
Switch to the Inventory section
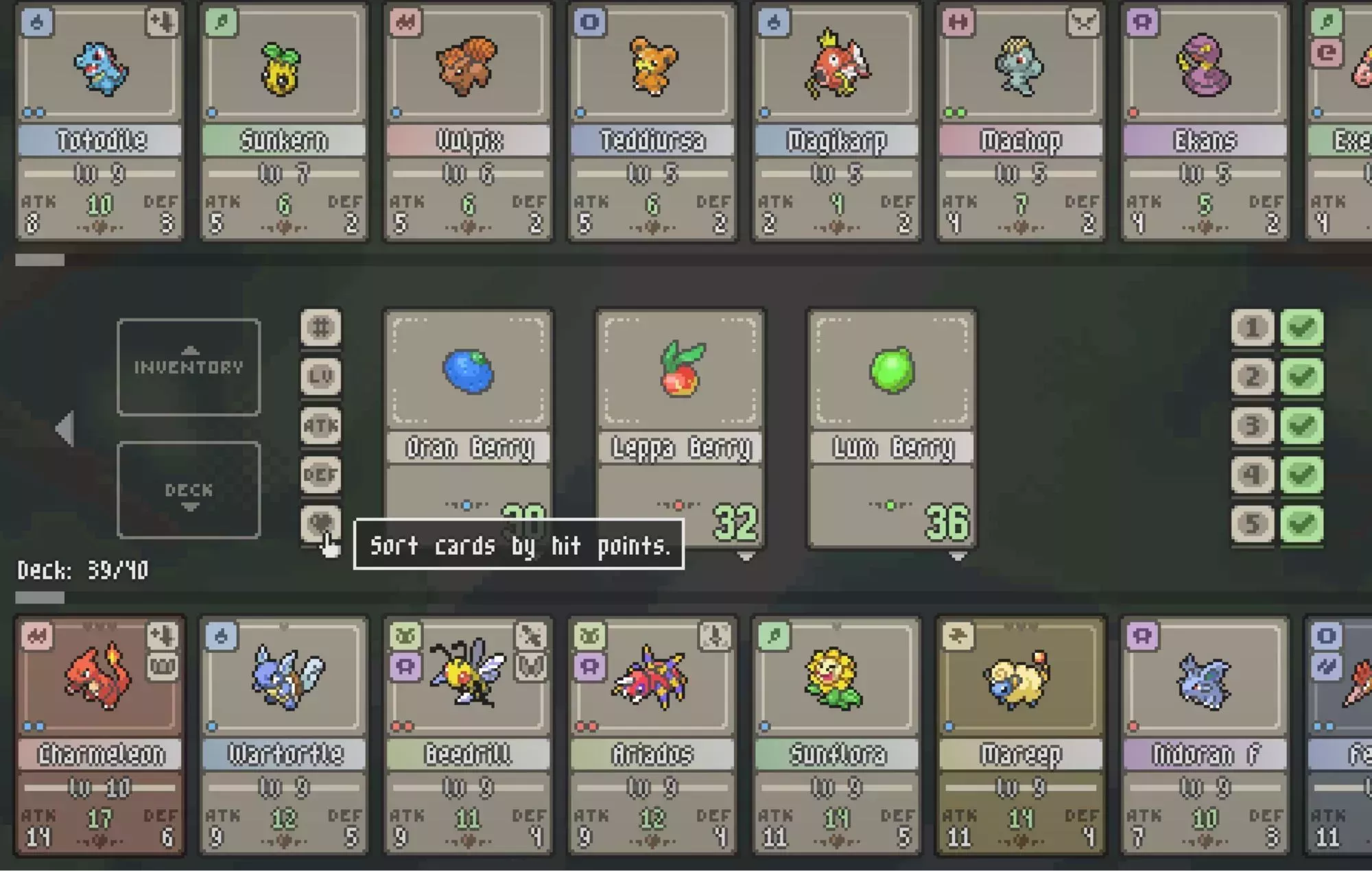pos(189,366)
